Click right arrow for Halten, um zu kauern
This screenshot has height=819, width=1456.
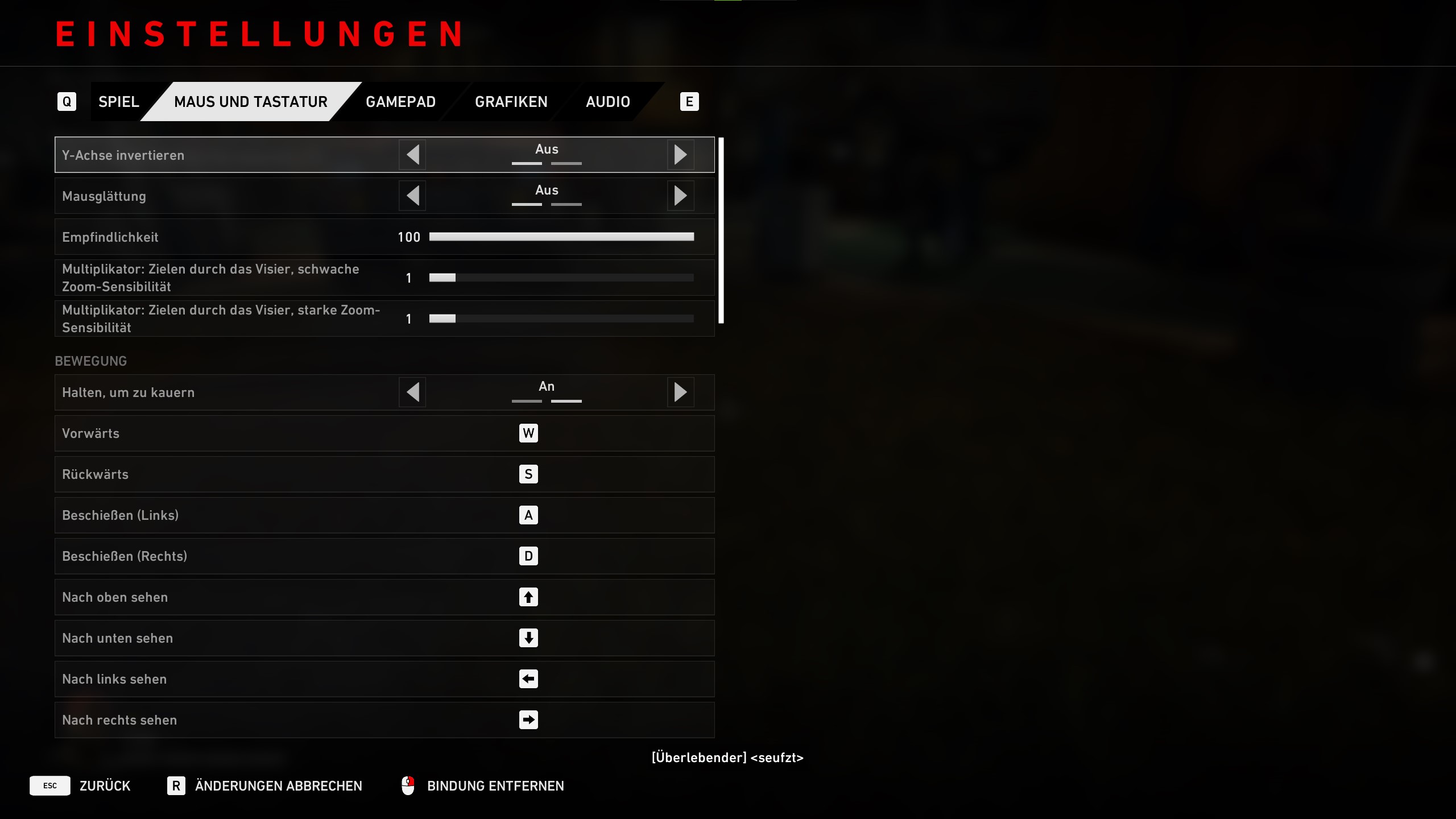click(x=680, y=392)
